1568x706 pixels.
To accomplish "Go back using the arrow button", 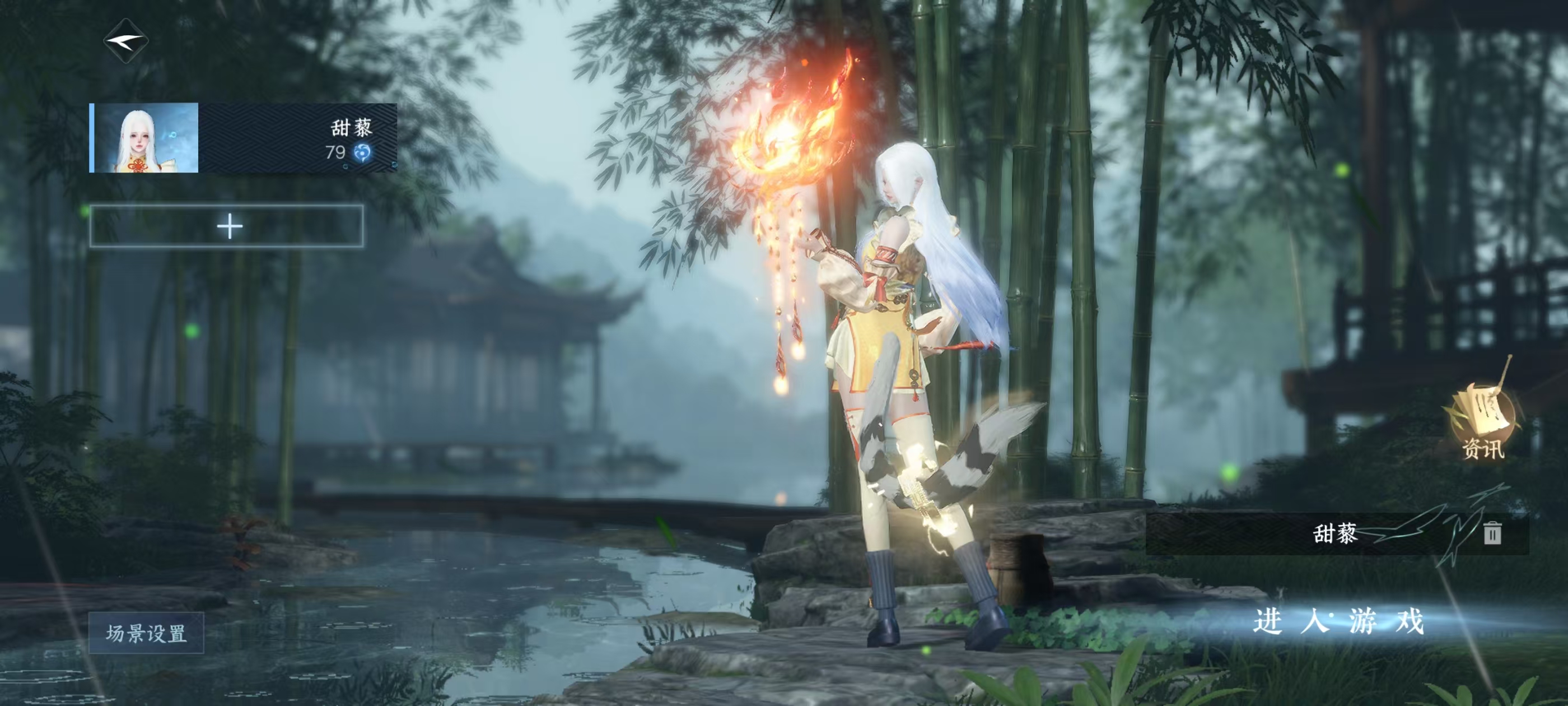I will coord(126,41).
